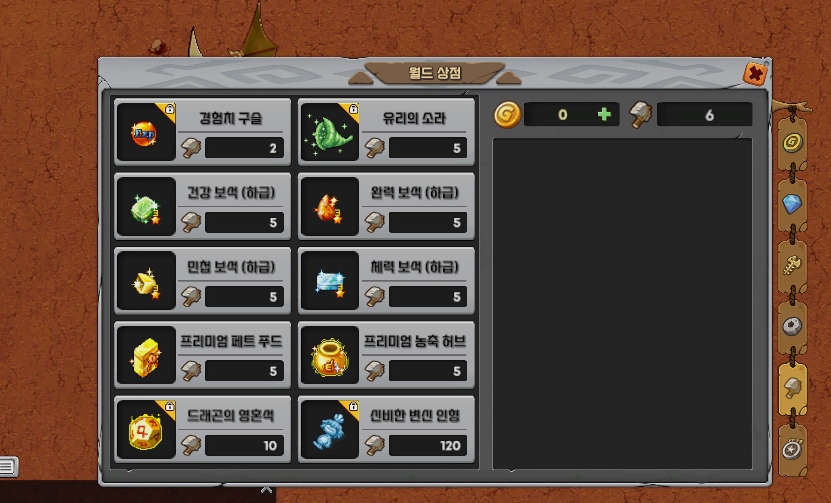Open the blue diamond shop tab
This screenshot has height=503, width=831.
coord(792,203)
